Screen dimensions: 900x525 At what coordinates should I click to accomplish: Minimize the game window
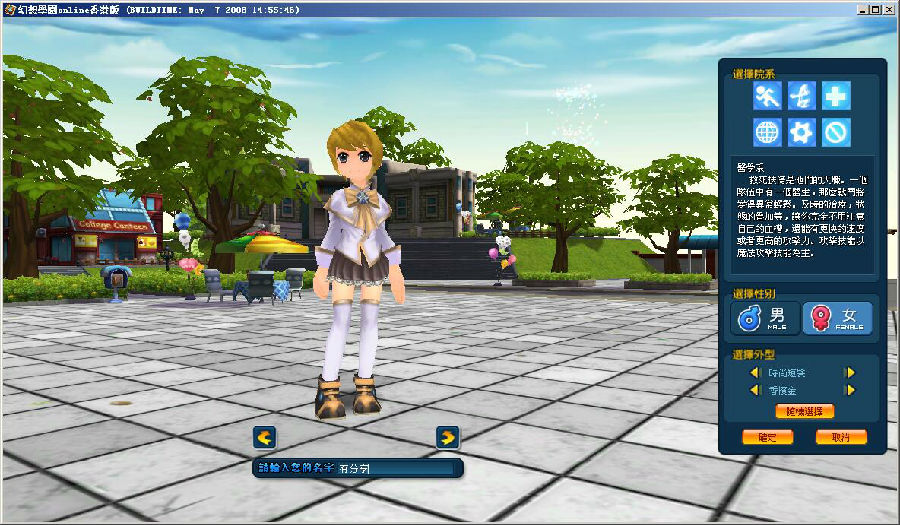pos(859,9)
